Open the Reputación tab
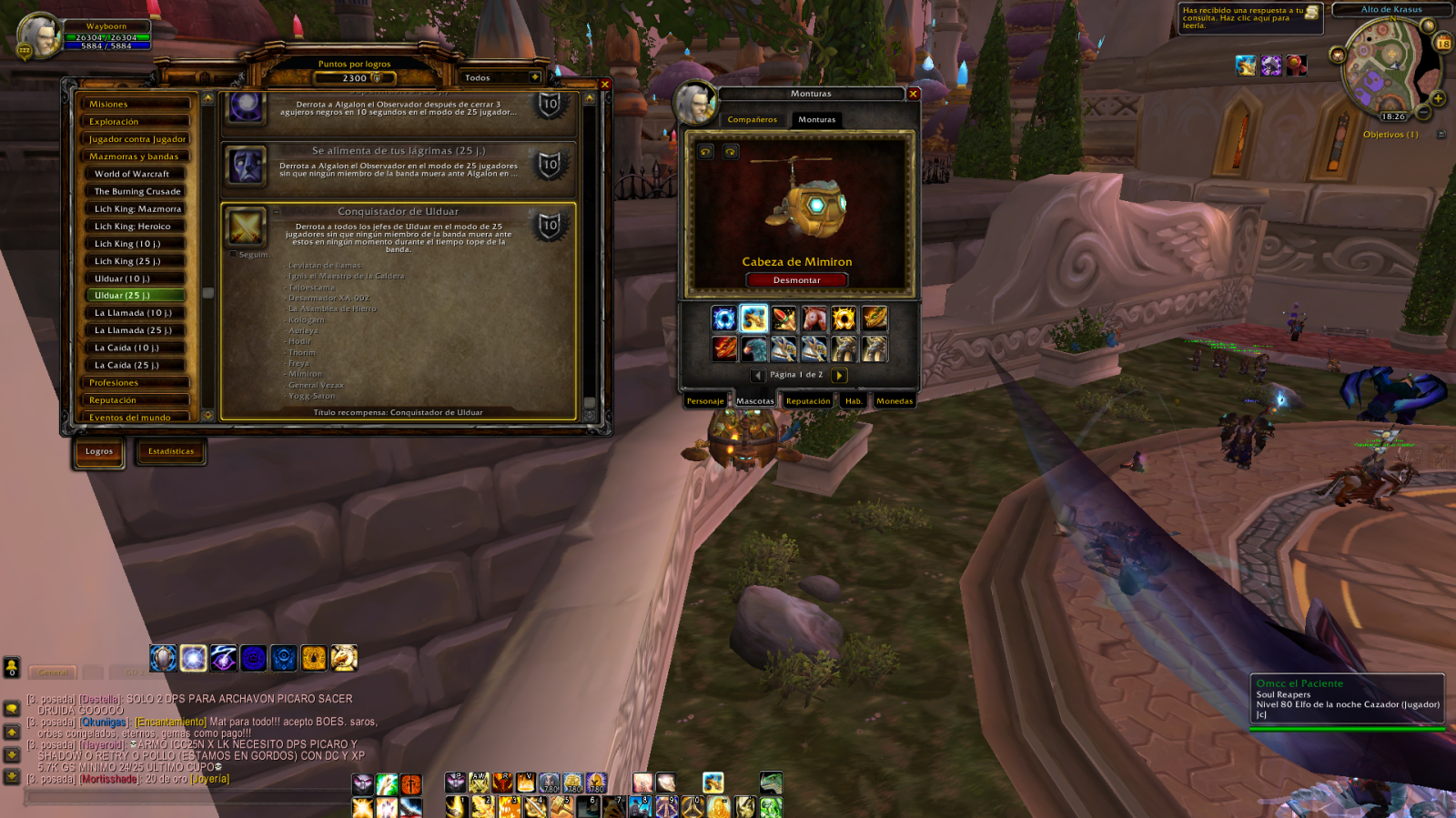This screenshot has height=818, width=1456. point(808,401)
